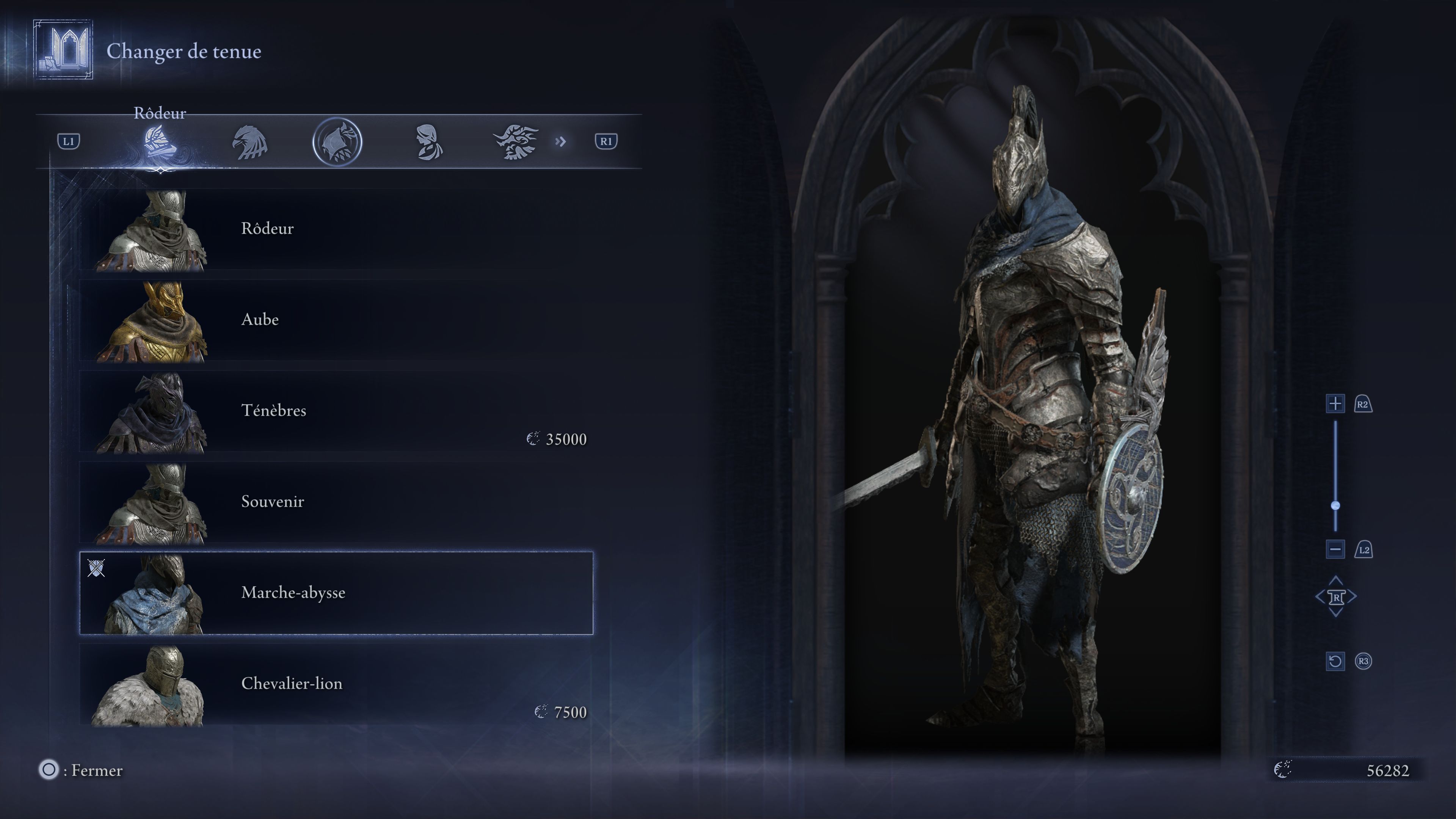
Task: Click the plus zoom-in control
Action: (1335, 405)
